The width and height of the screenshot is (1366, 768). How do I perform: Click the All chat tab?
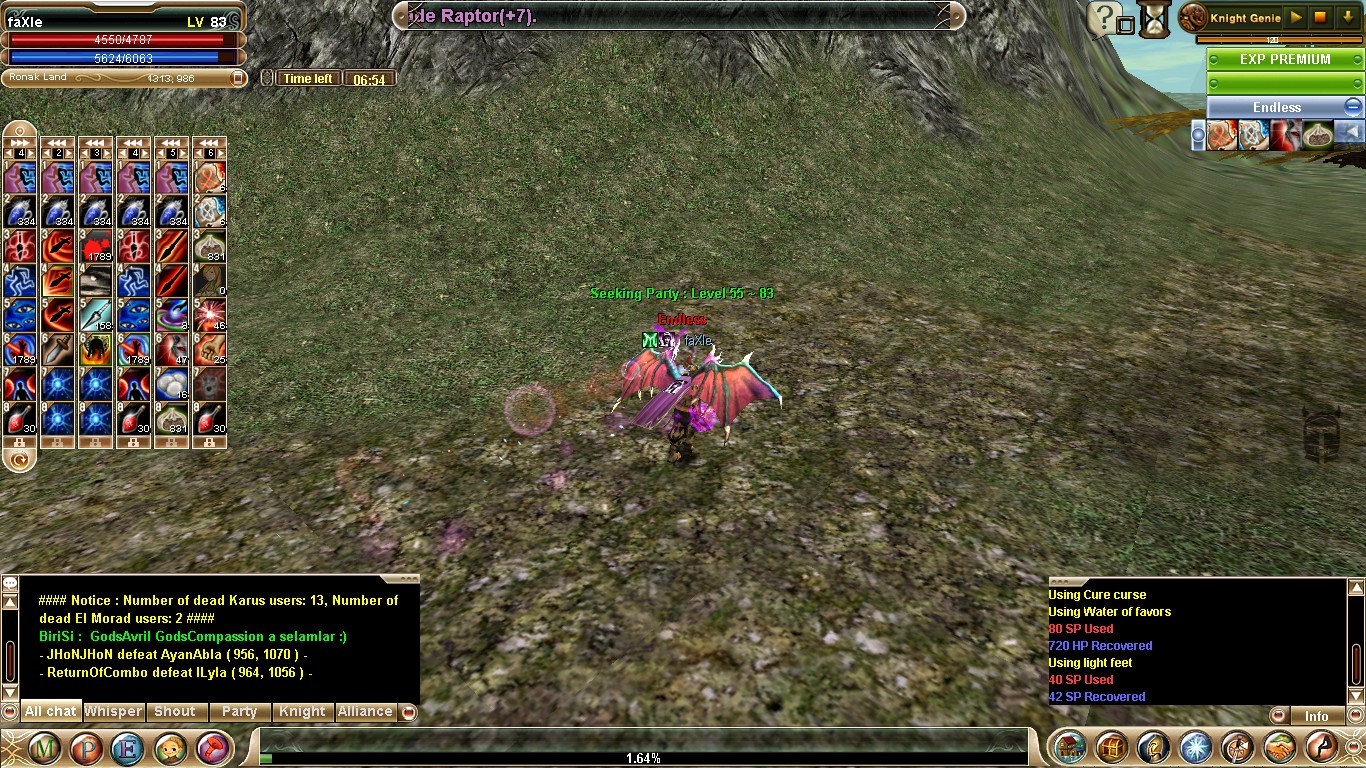(x=50, y=712)
